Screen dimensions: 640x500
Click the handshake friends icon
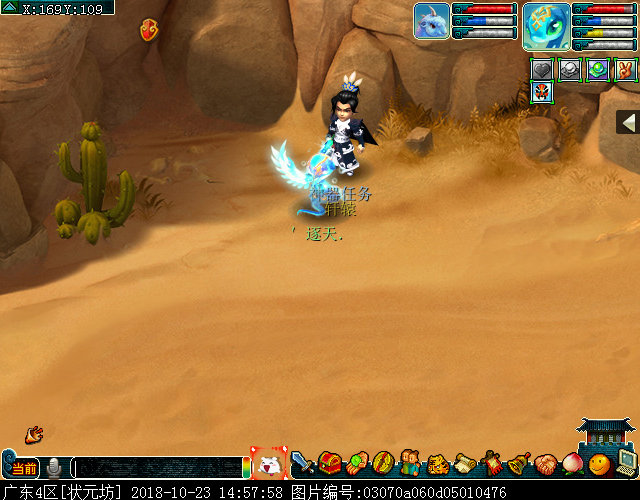(x=546, y=464)
